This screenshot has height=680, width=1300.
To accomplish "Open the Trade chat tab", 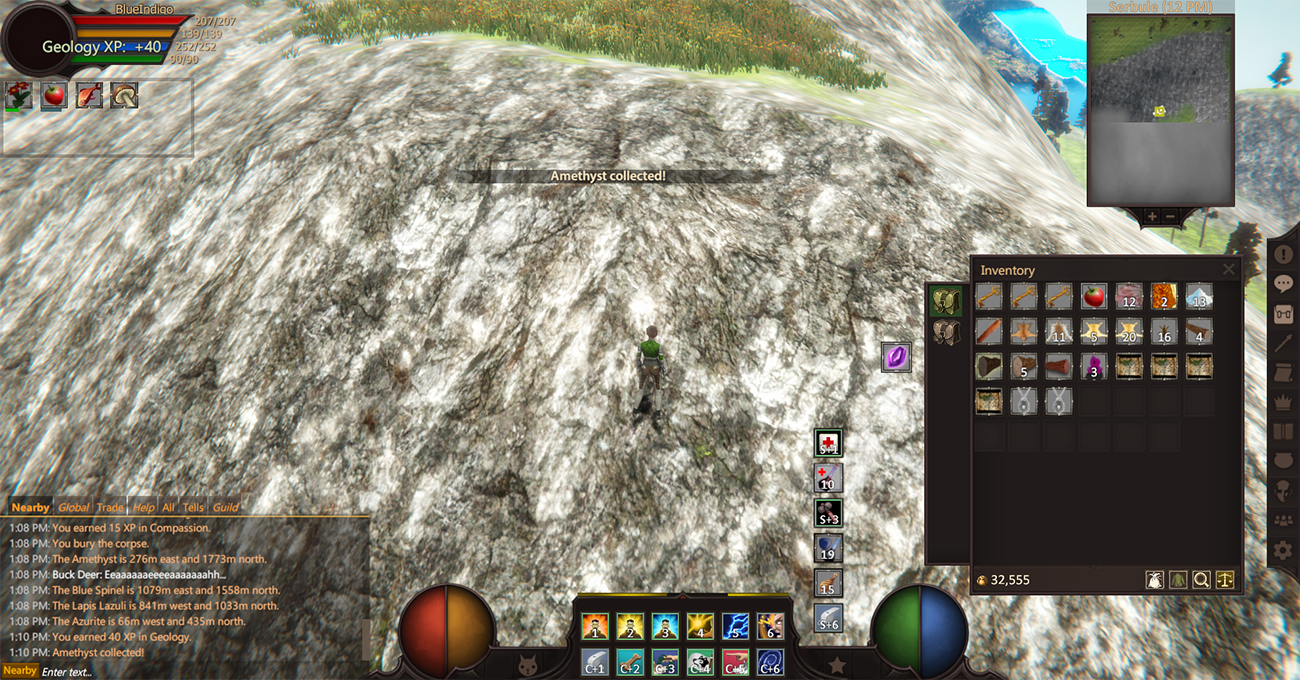I will (x=110, y=508).
